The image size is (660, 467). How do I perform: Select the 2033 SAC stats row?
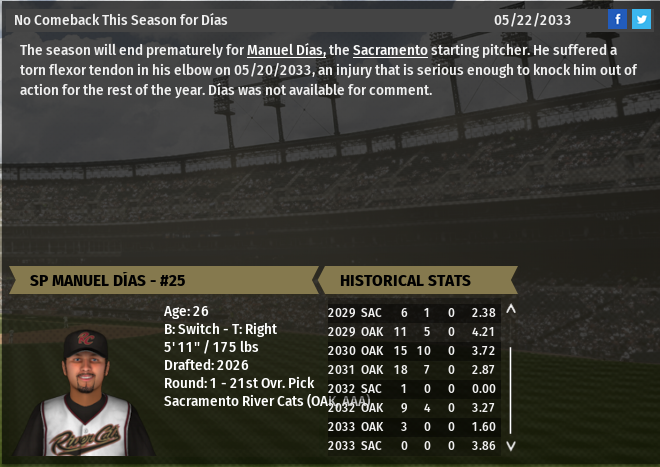pyautogui.click(x=414, y=445)
